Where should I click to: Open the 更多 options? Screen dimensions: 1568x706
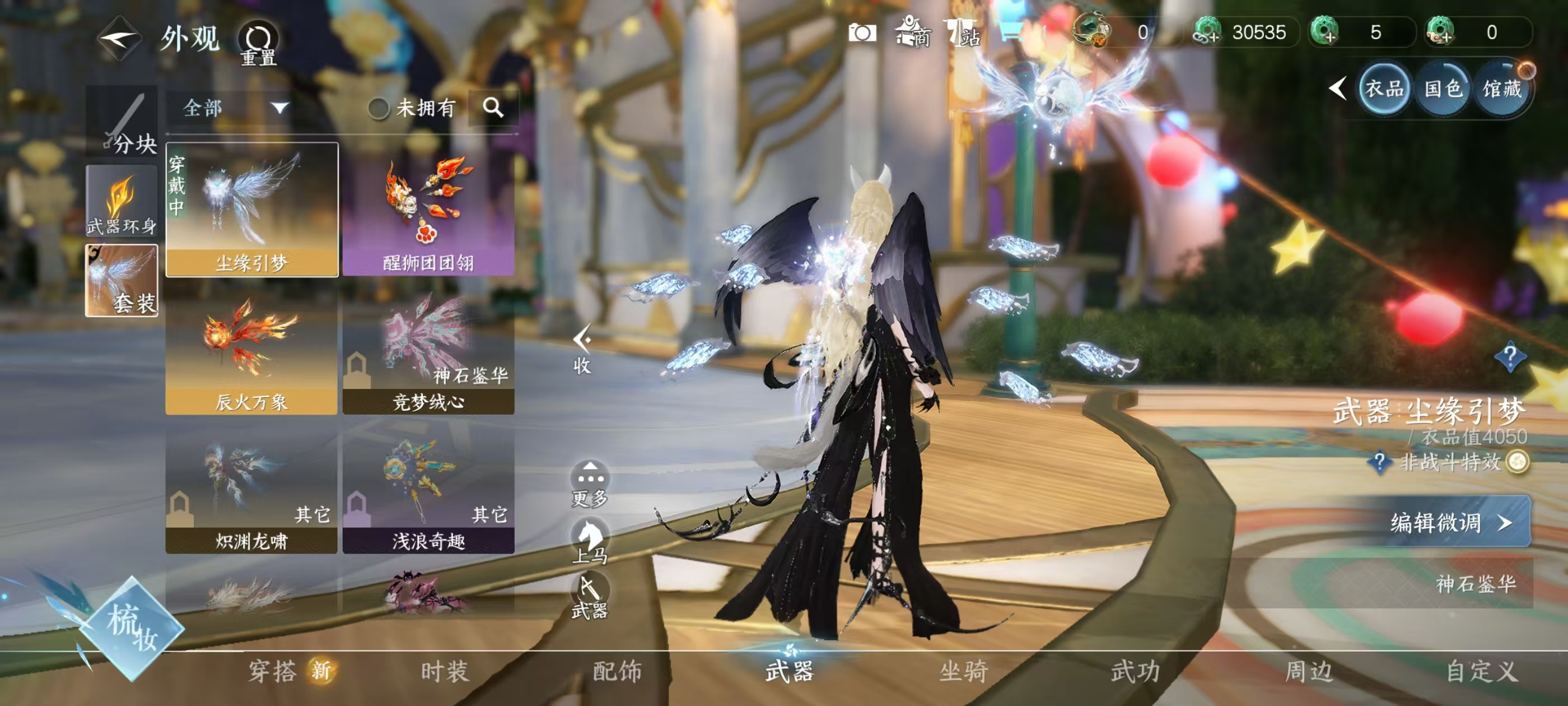[589, 484]
